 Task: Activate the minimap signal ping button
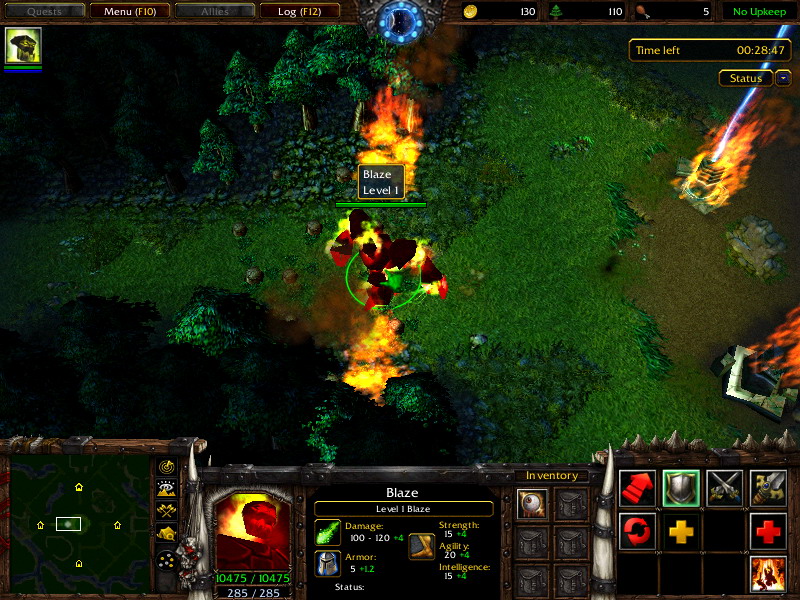pos(166,467)
